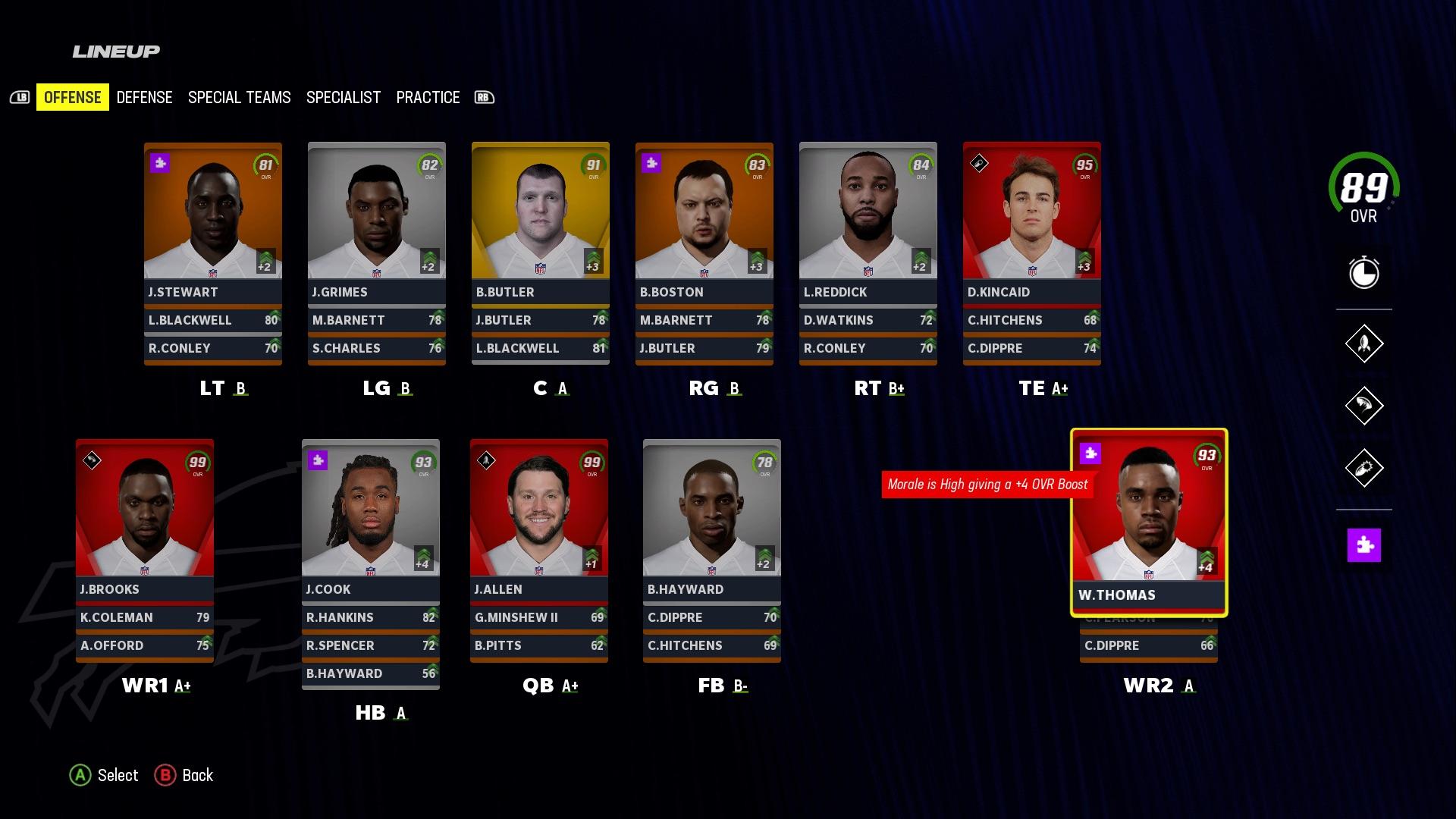Choose highlighted W.Thomas WR2 card
This screenshot has width=1456, height=819.
click(1149, 522)
